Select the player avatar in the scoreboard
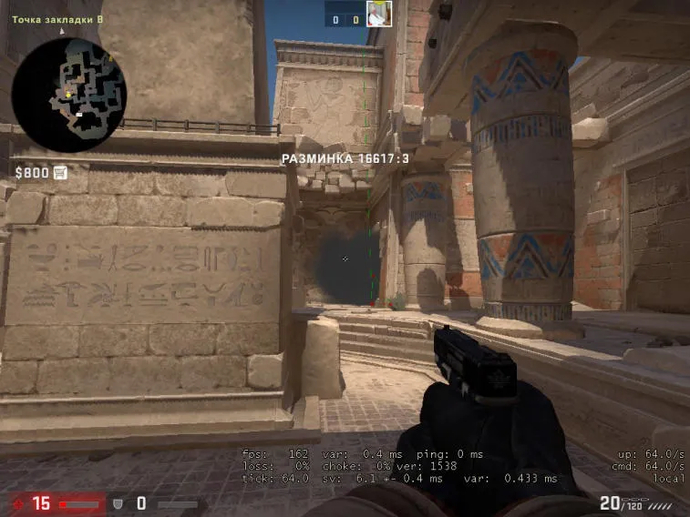 pos(378,14)
